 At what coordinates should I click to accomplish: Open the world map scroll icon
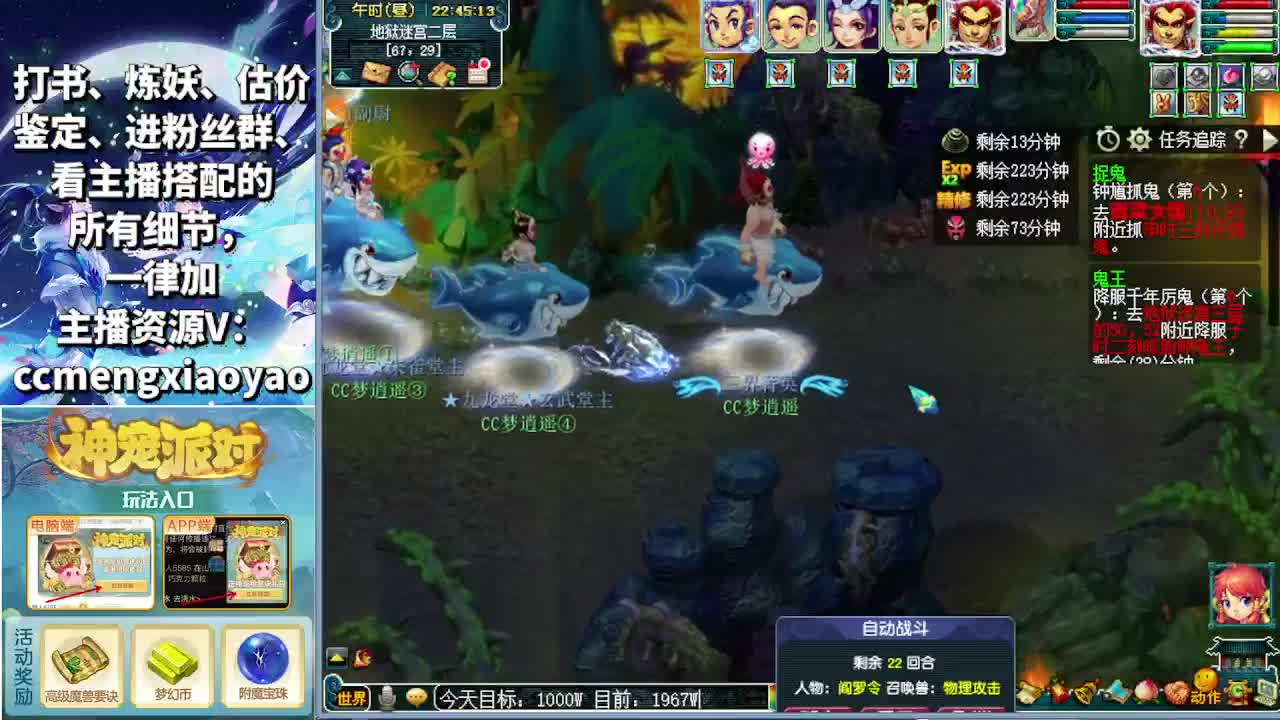click(376, 75)
